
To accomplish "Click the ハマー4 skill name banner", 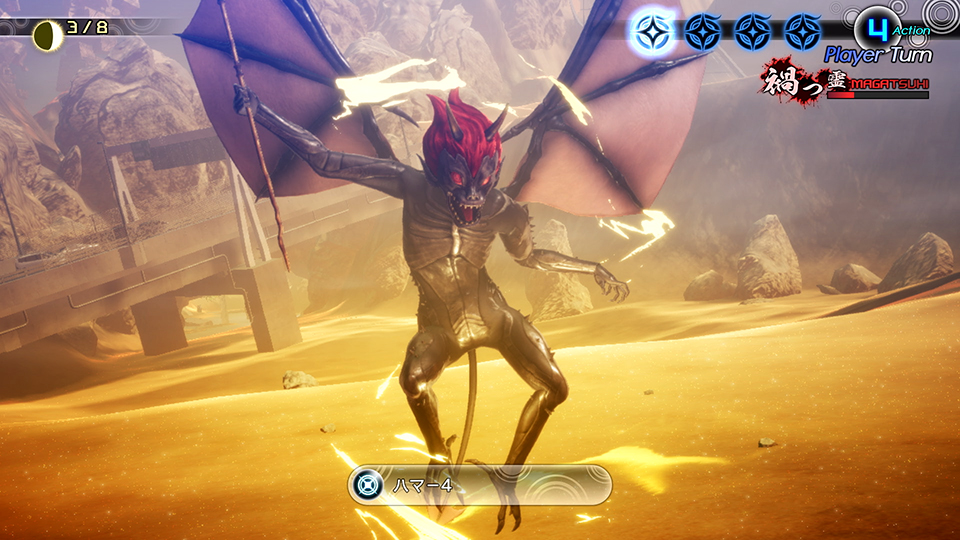I will (x=480, y=485).
